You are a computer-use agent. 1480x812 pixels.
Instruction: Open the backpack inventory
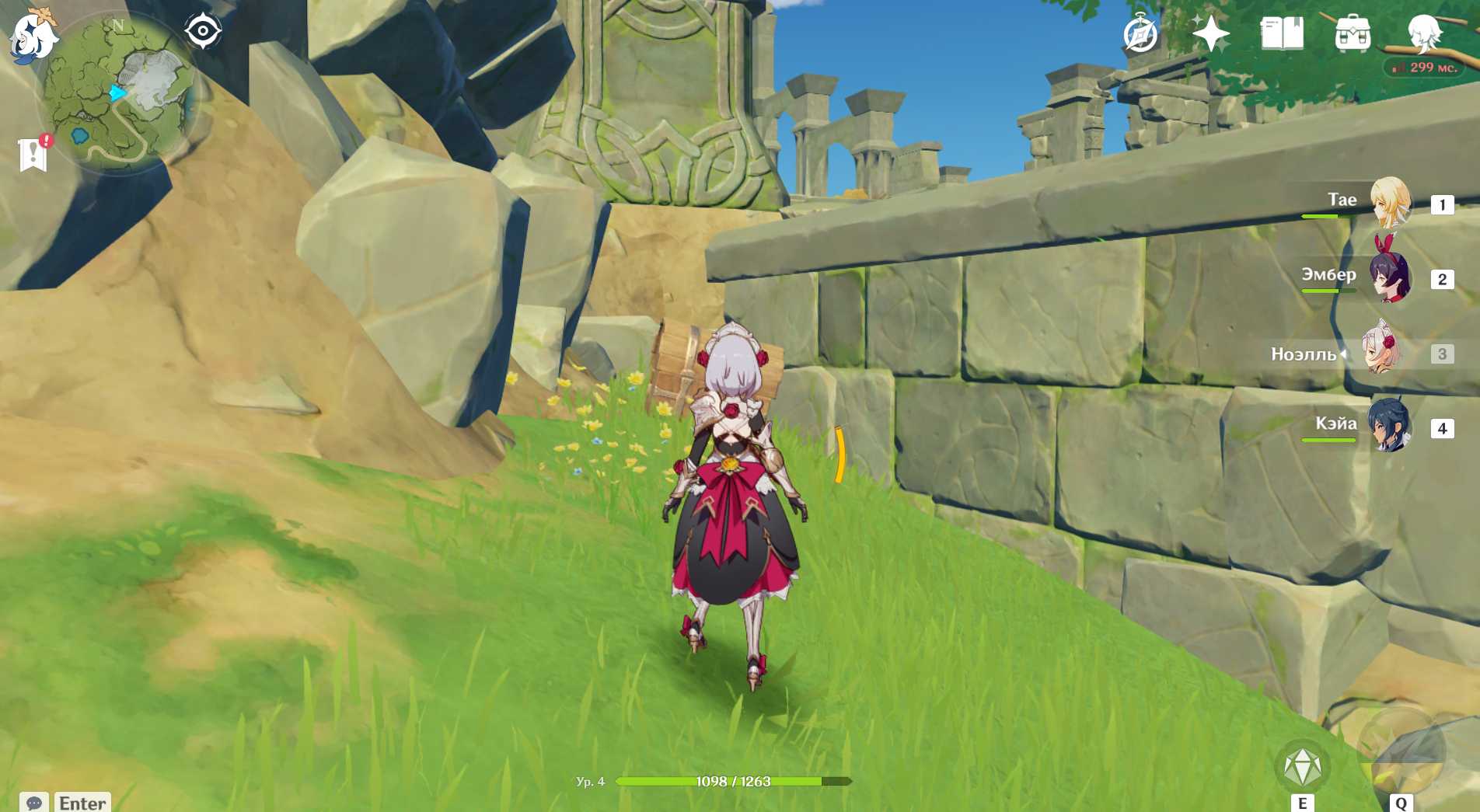1353,34
